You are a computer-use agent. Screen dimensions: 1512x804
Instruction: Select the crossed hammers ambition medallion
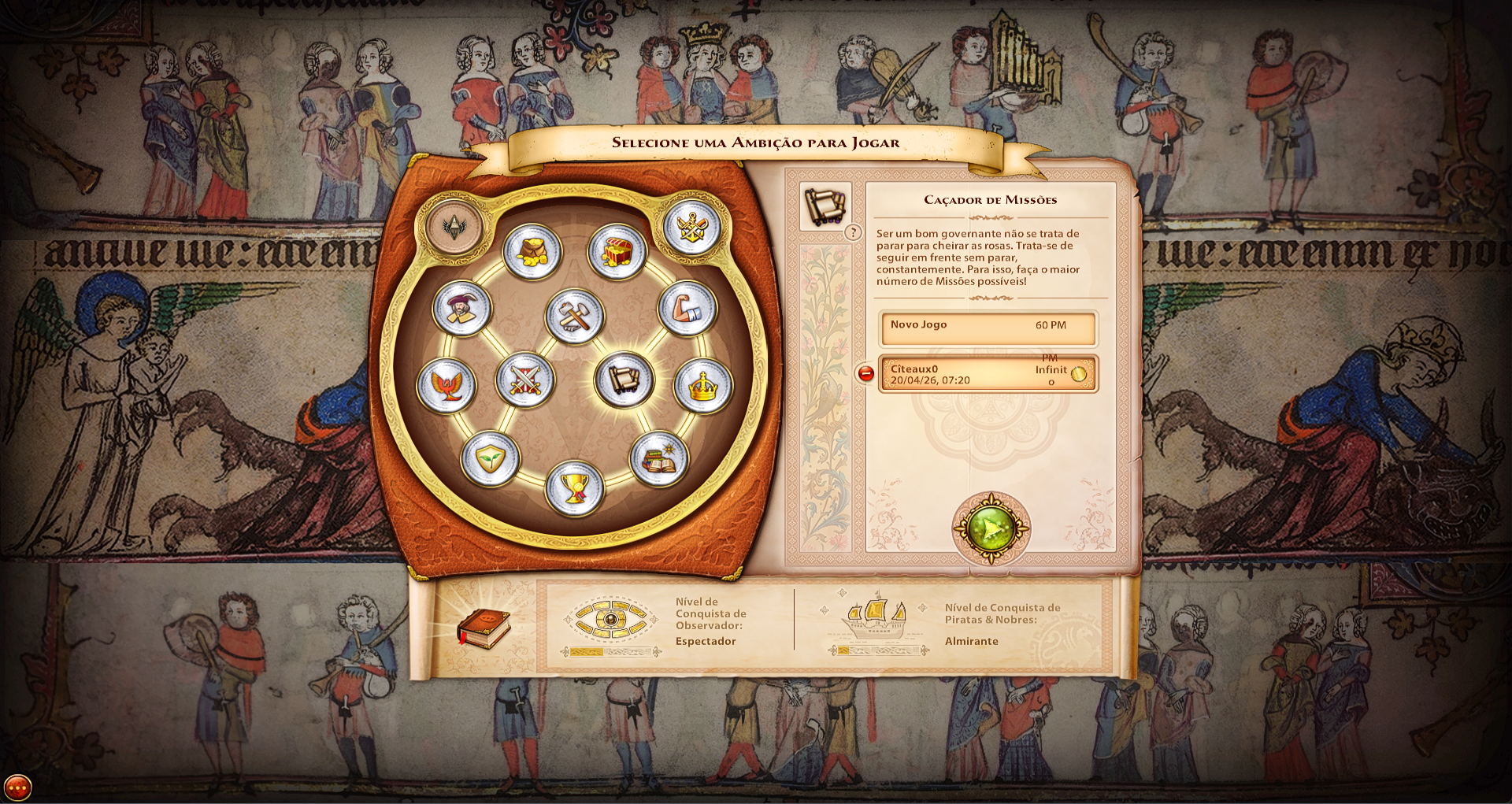pyautogui.click(x=575, y=316)
